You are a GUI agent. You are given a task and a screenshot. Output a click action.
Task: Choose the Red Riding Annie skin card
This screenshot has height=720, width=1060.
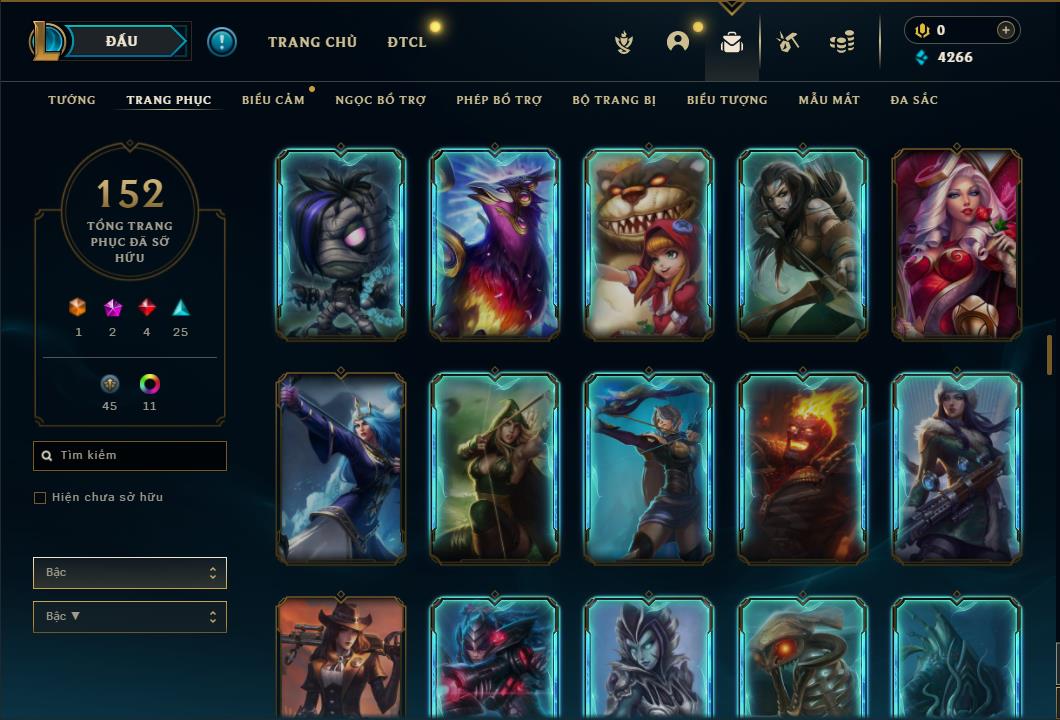(x=648, y=245)
